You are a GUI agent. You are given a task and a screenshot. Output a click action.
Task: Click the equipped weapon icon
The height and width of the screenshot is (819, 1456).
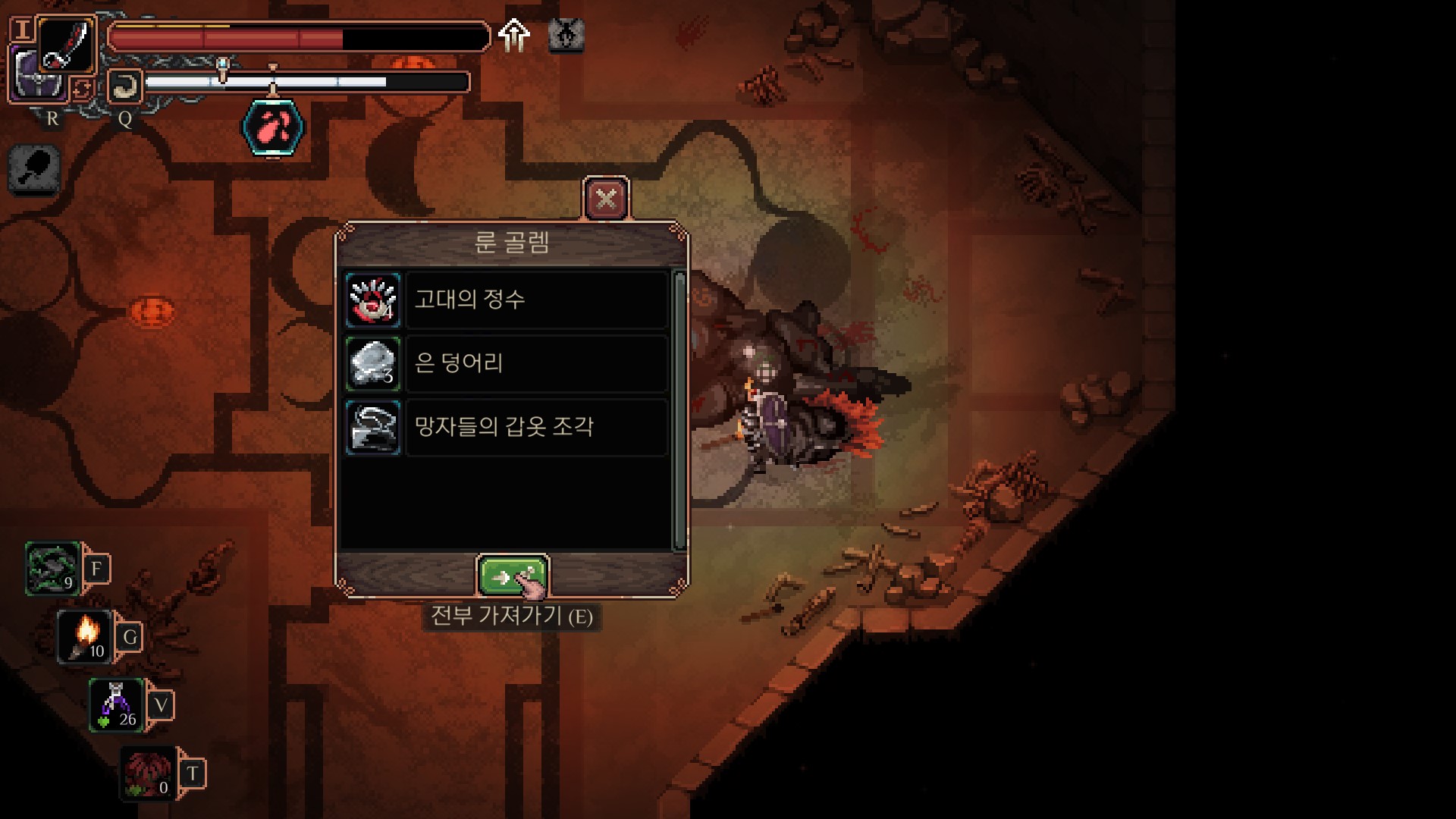67,45
